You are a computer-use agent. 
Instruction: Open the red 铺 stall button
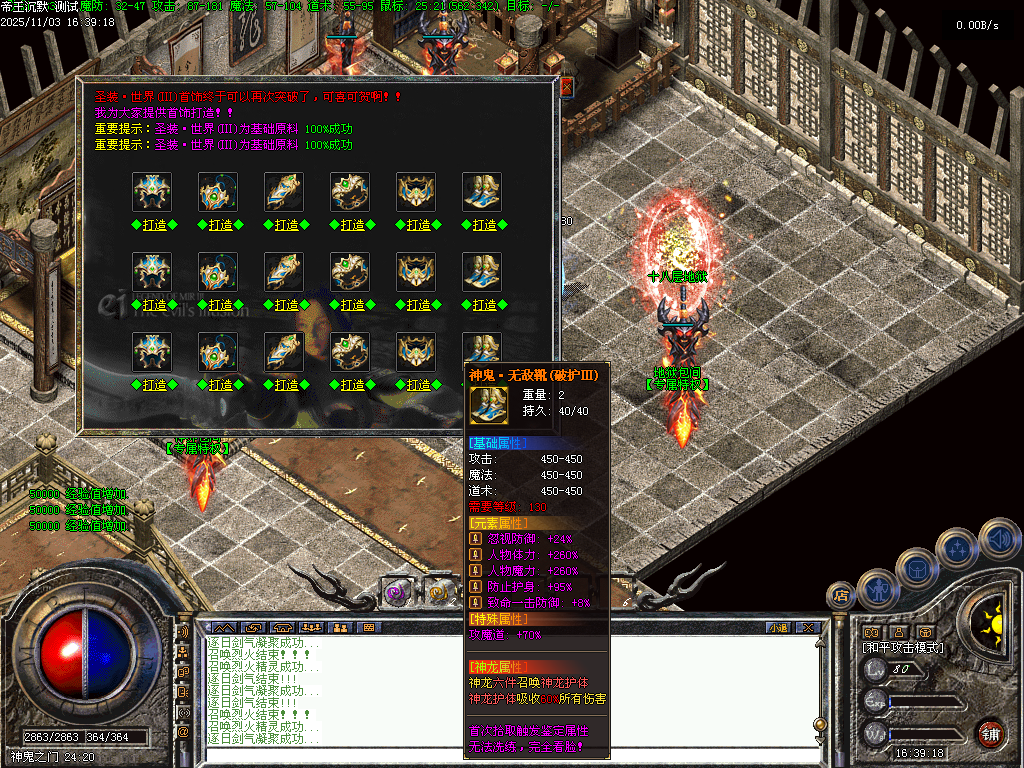click(990, 733)
